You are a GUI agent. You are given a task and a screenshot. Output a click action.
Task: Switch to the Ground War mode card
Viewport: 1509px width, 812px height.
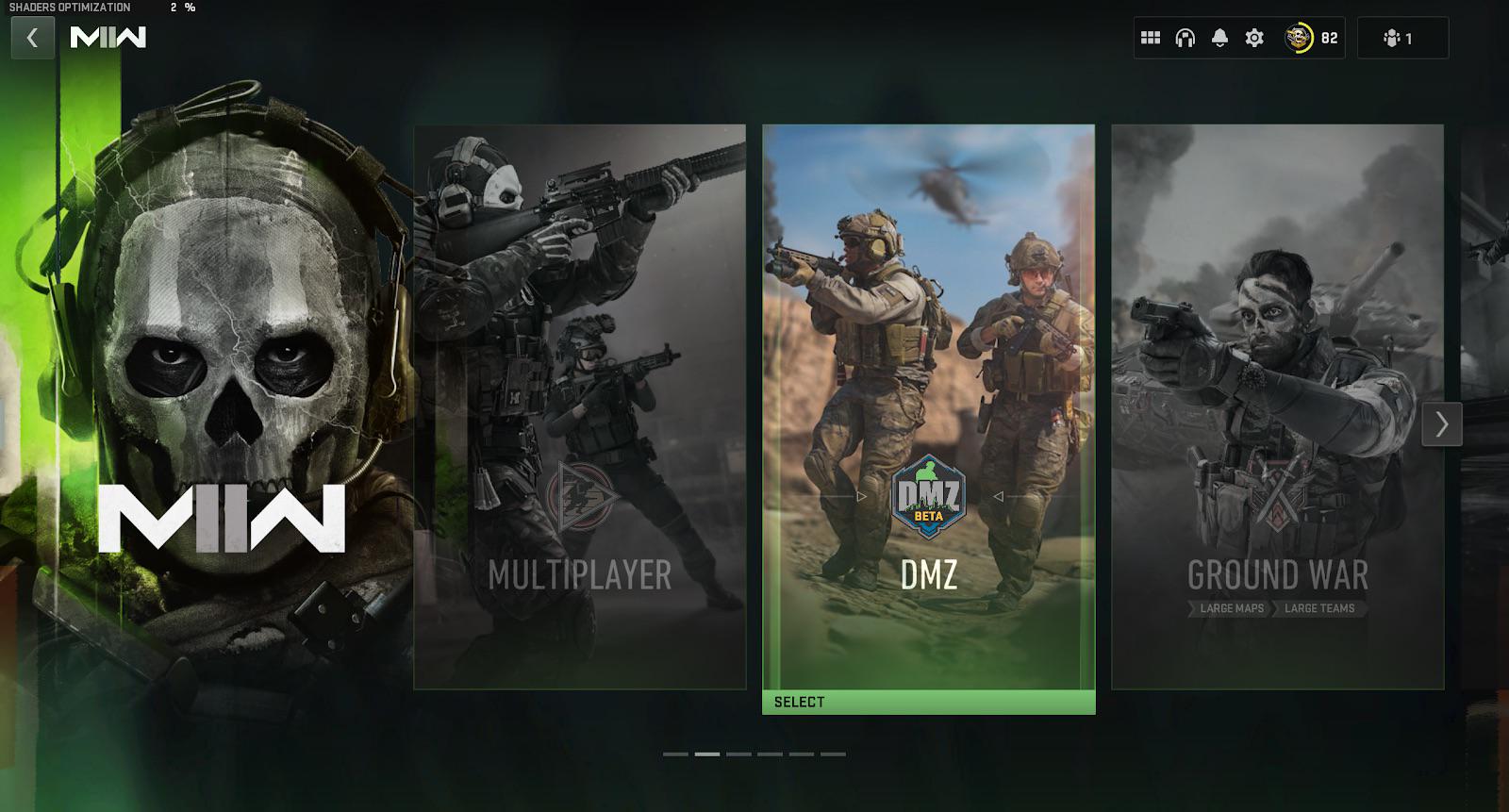point(1278,406)
